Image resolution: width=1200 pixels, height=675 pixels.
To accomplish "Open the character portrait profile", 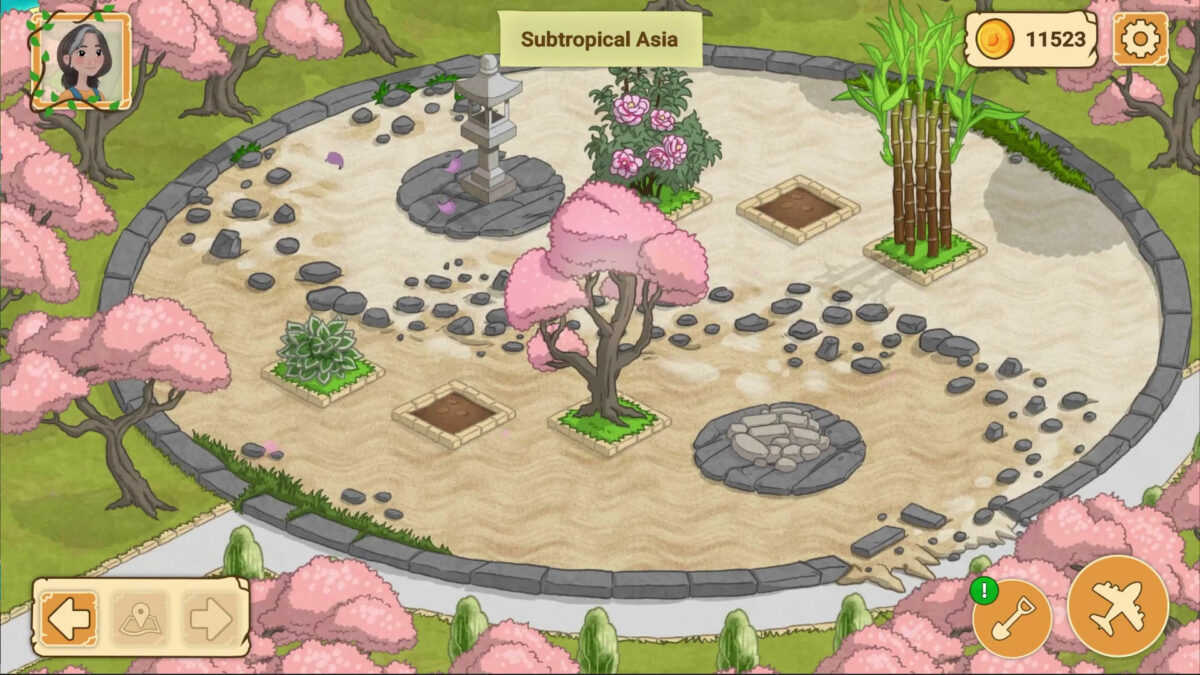I will (80, 61).
